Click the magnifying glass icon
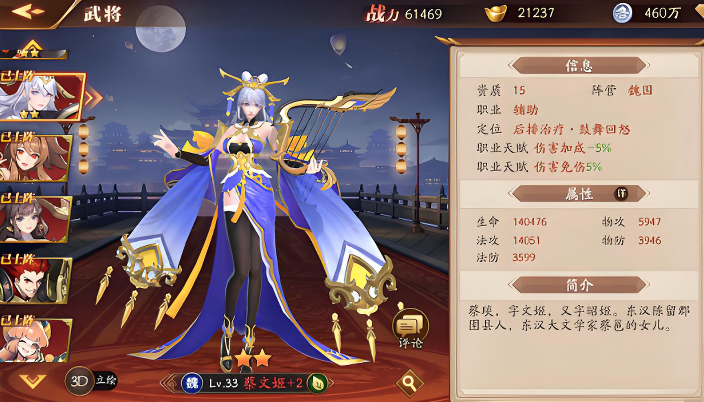 (408, 381)
